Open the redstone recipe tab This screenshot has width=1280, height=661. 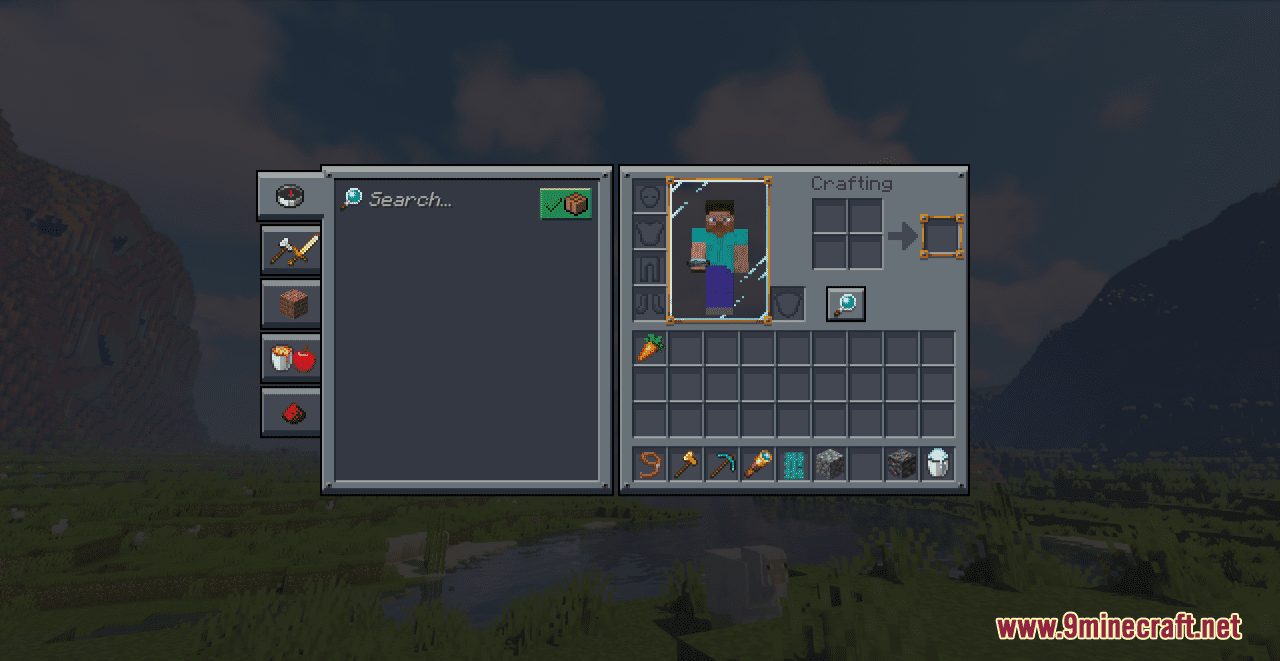click(291, 412)
